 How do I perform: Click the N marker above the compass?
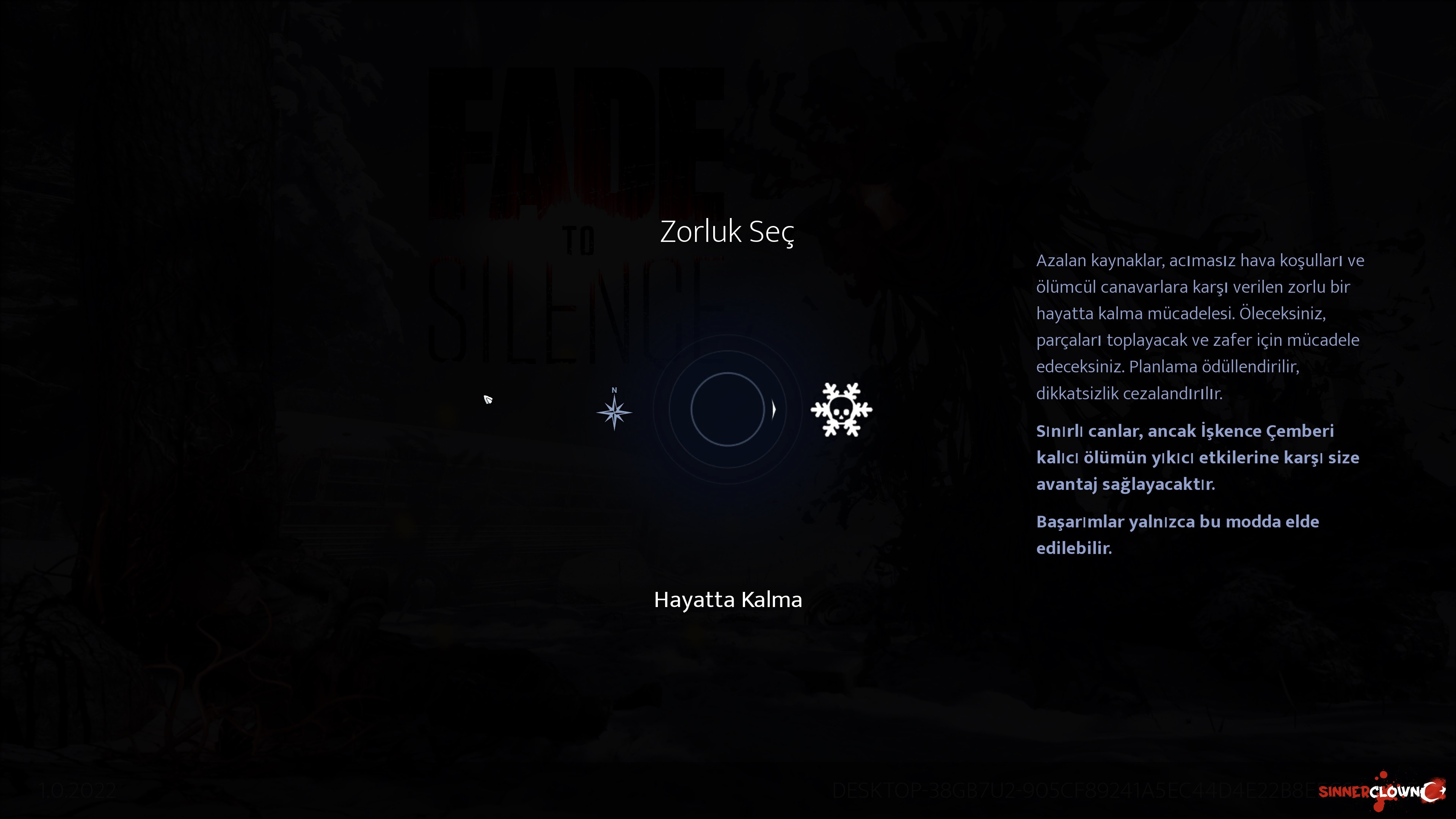(615, 389)
